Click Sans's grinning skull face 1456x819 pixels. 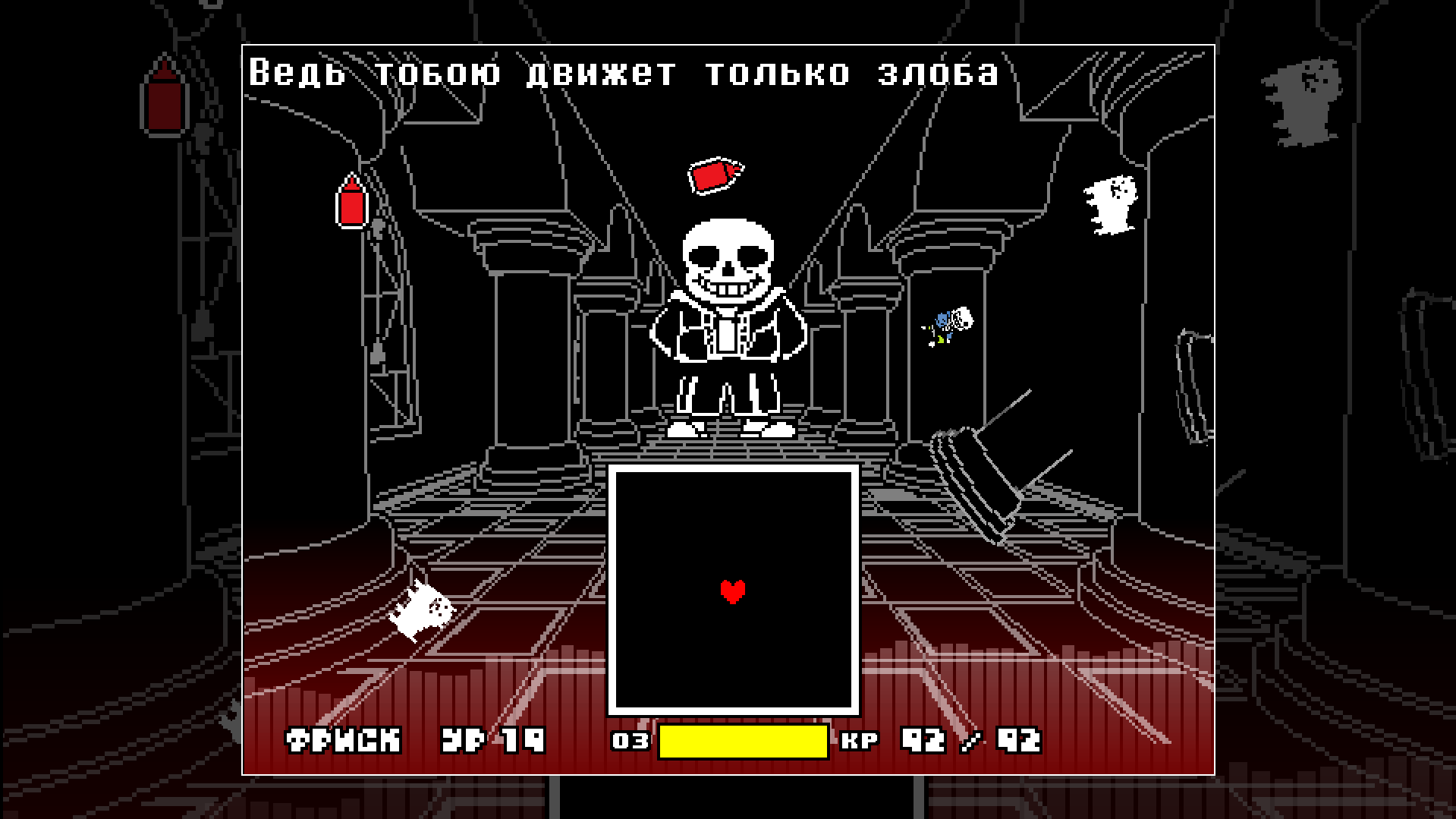(727, 262)
